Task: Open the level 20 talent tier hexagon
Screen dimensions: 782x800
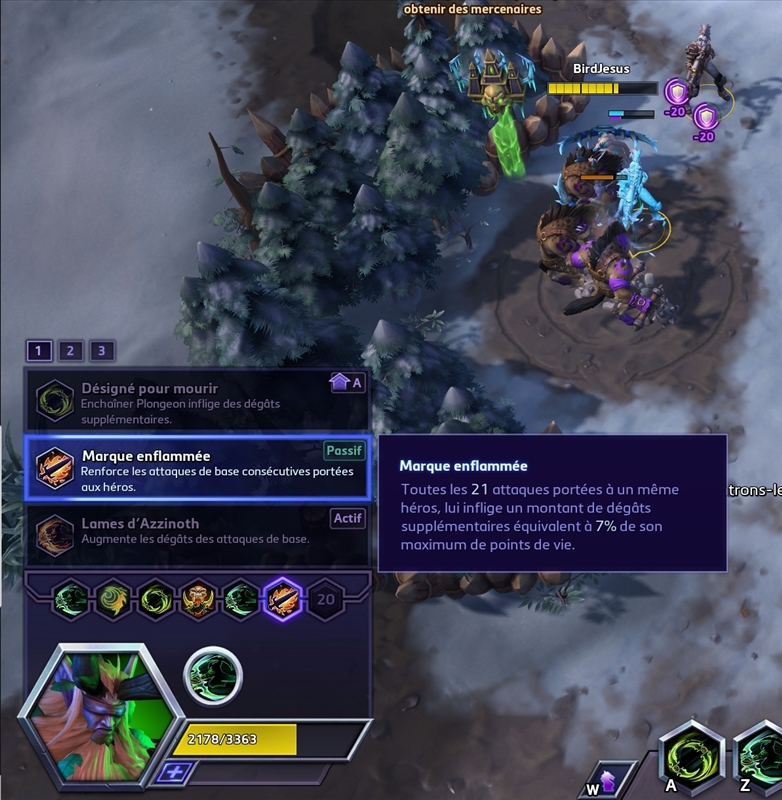Action: (x=325, y=600)
